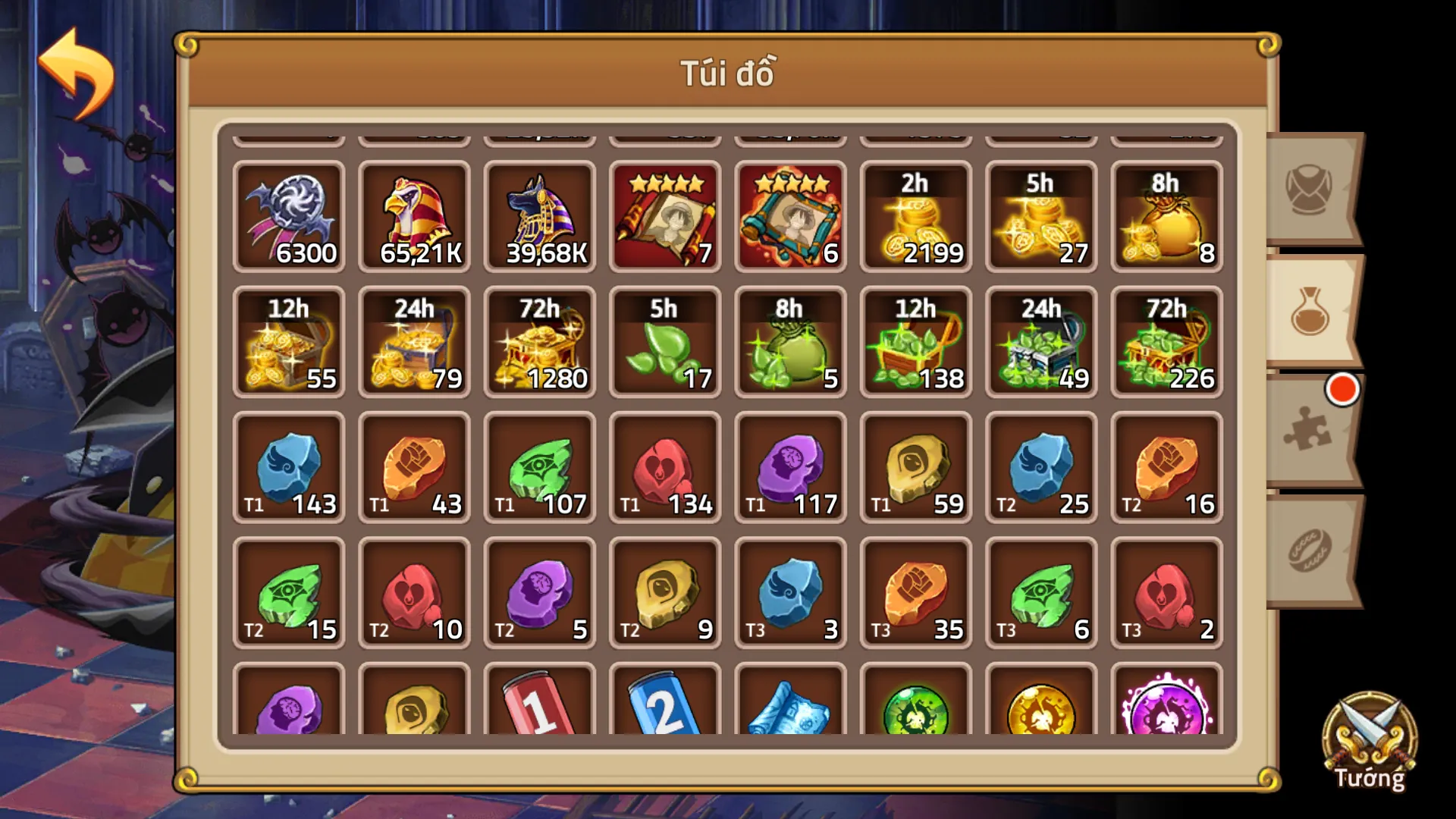
Task: Select the Anubis head item showing 39,68K
Action: coord(540,218)
